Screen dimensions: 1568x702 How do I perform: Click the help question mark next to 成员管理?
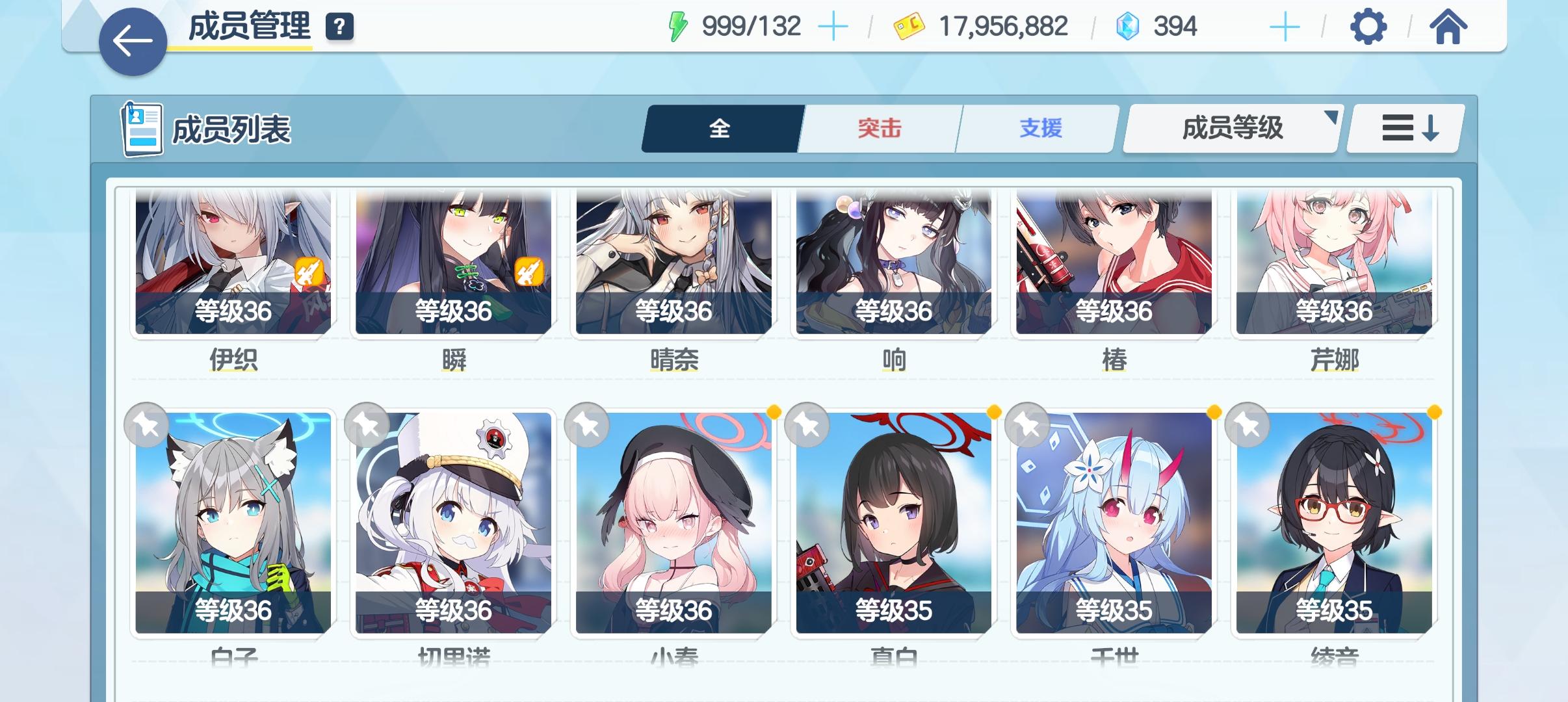[x=337, y=28]
